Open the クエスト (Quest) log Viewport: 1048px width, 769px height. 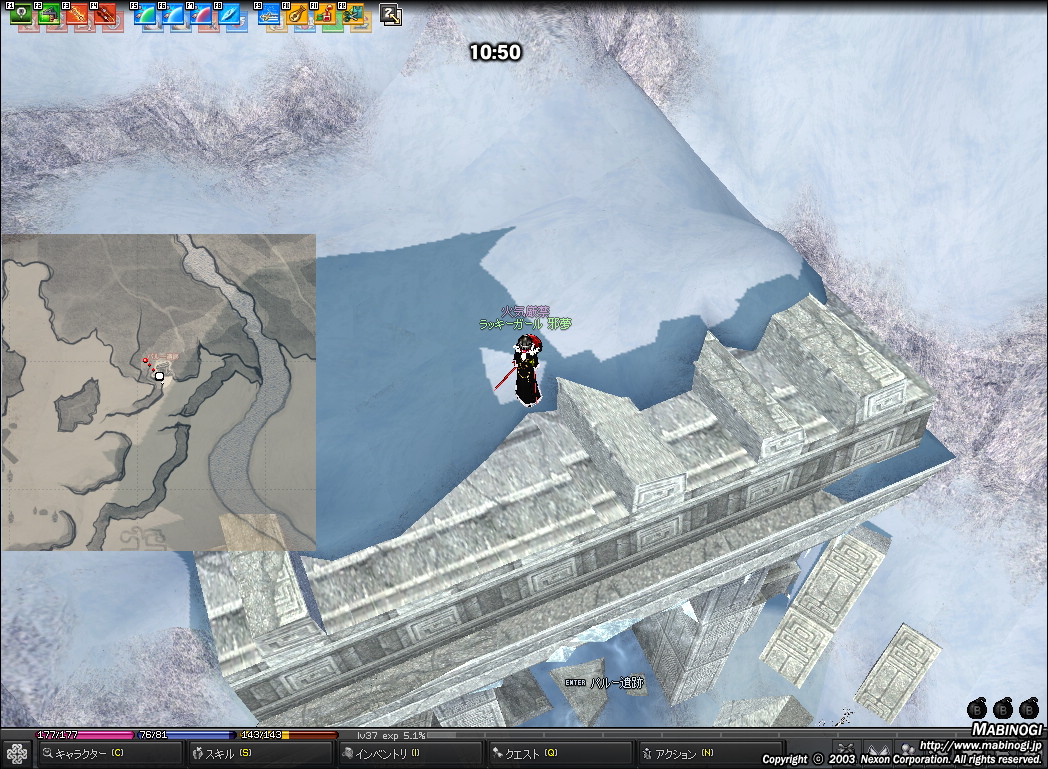558,753
